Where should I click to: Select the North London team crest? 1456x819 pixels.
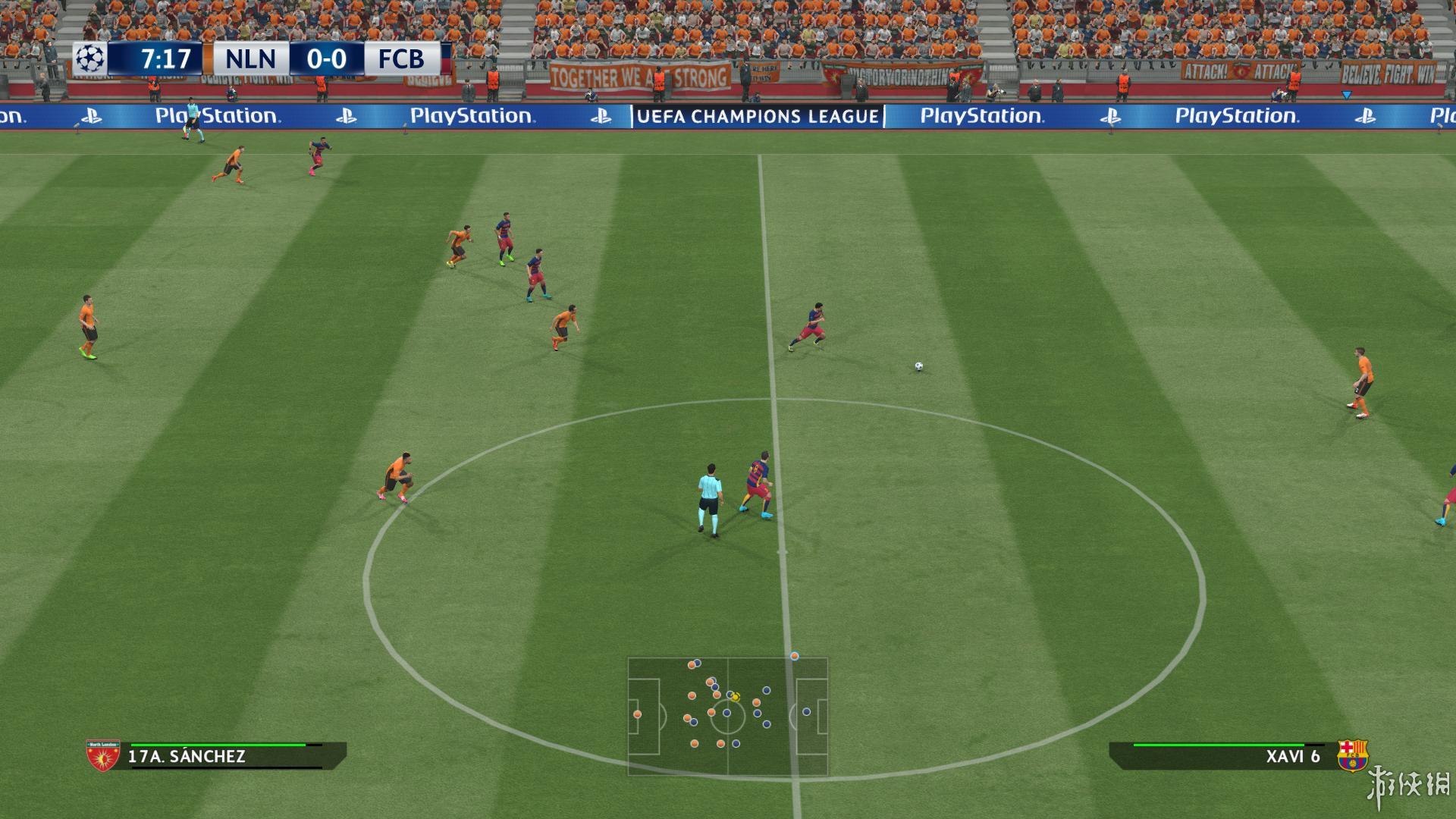(x=103, y=755)
